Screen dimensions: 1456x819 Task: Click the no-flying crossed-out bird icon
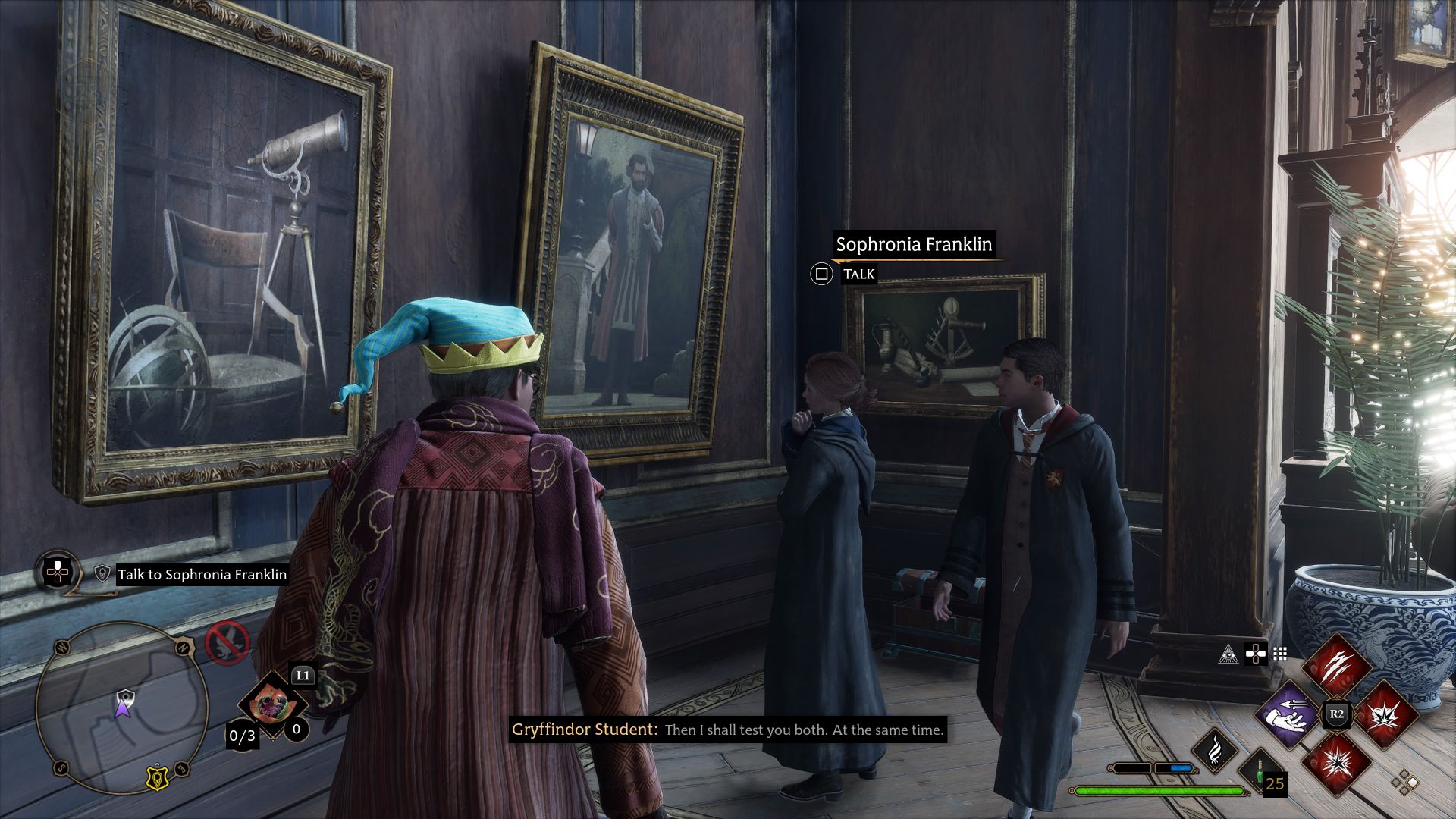(227, 643)
